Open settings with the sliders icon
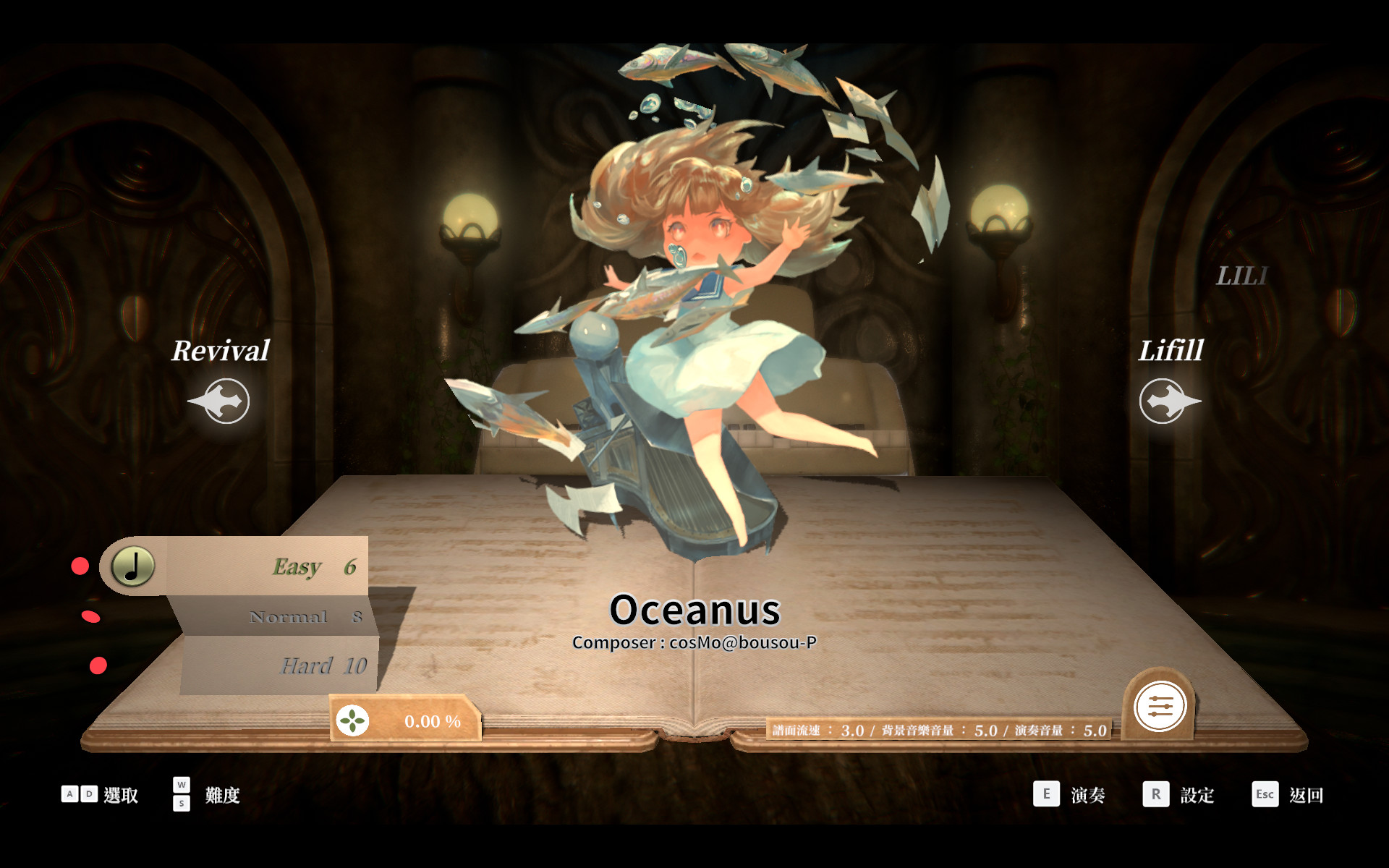 pos(1160,707)
